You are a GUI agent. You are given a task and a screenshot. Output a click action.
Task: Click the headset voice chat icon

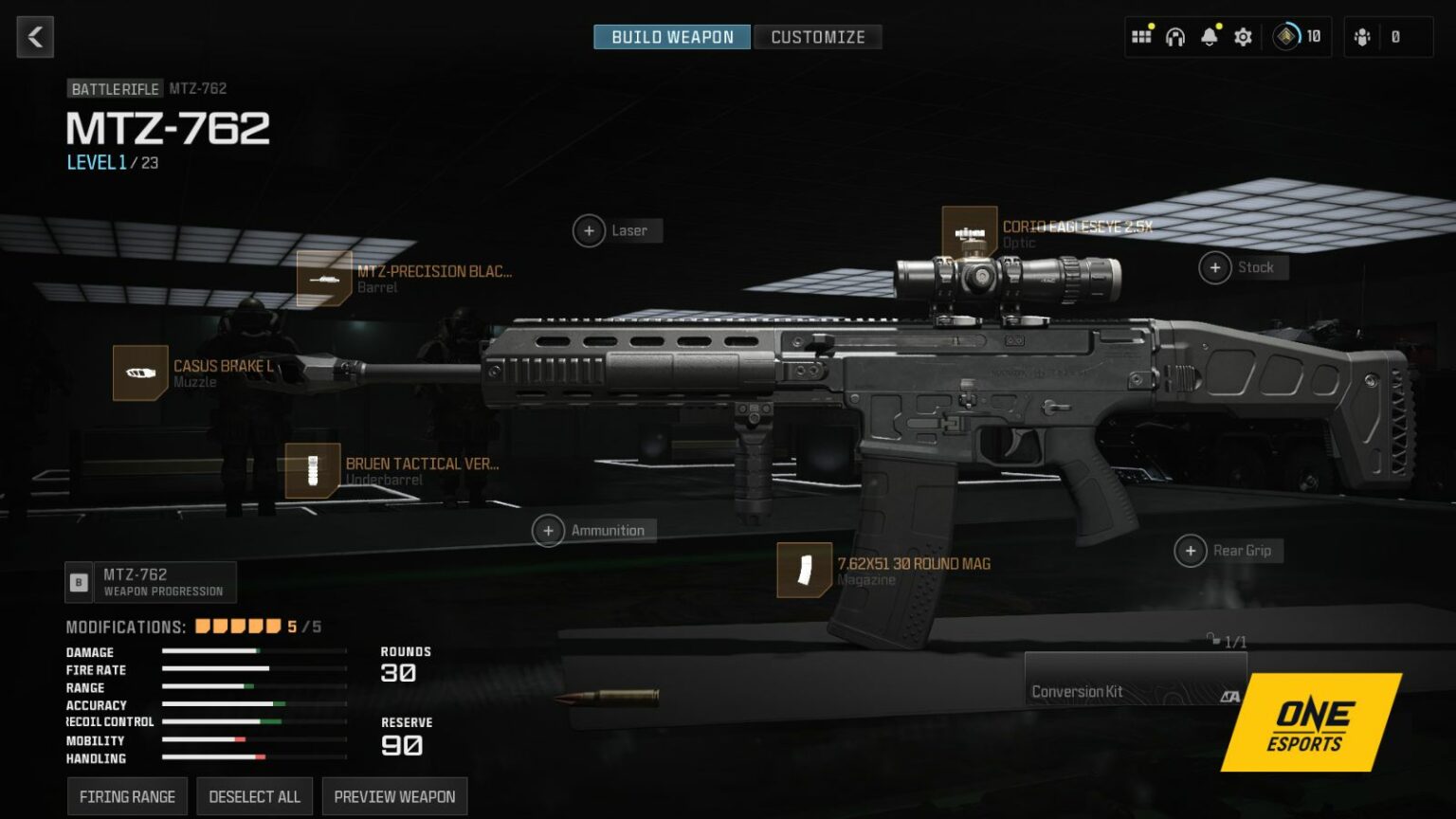1174,37
